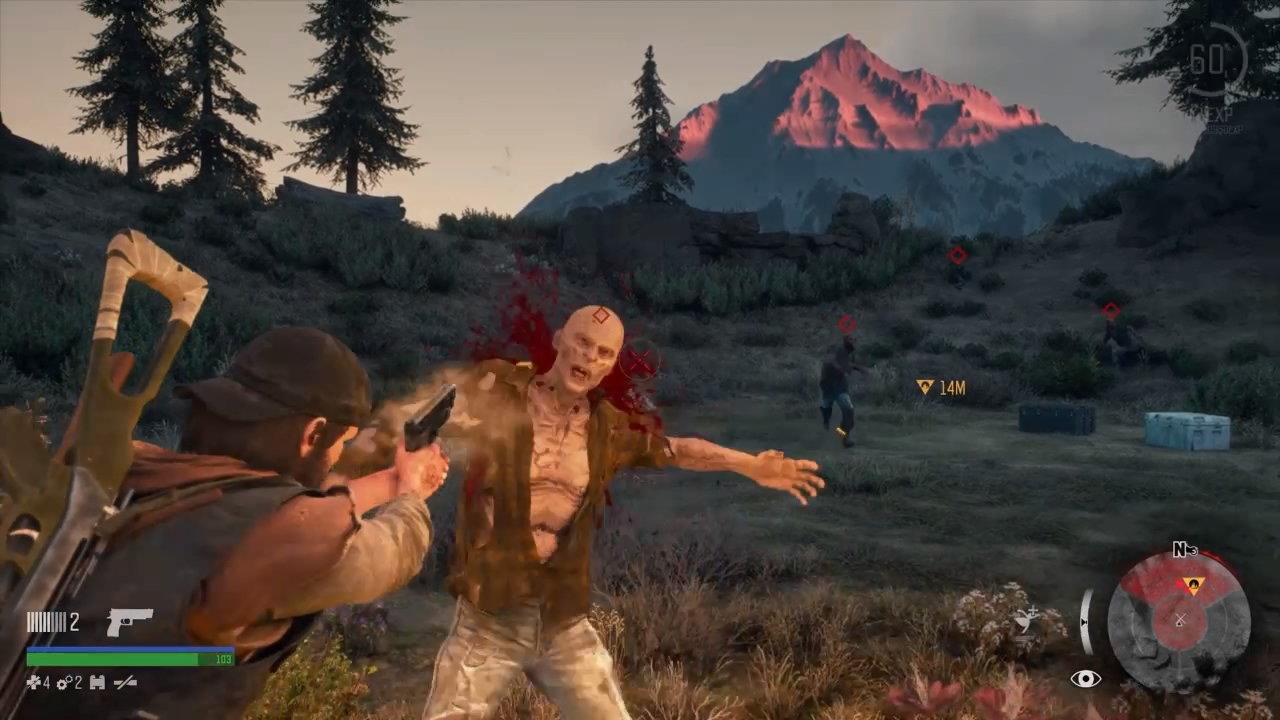Choose the binoculars icon
Viewport: 1280px width, 720px height.
(x=97, y=683)
